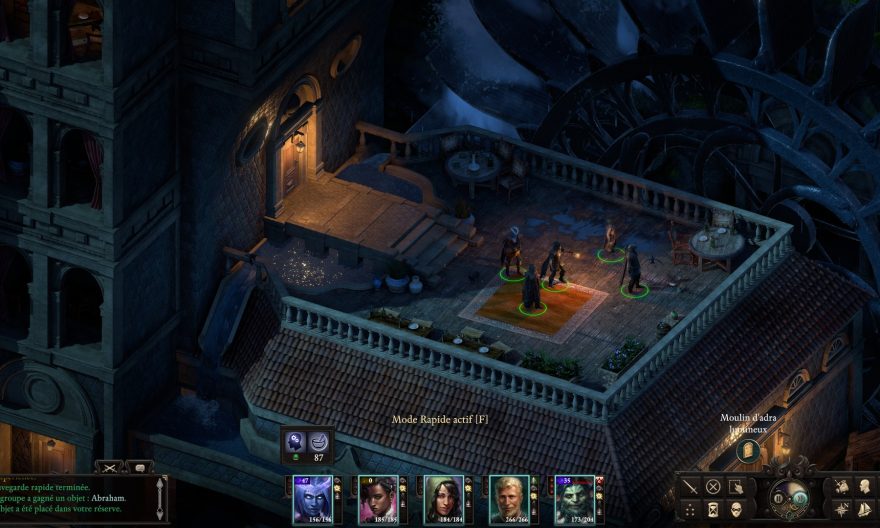
Task: Click the hourglass rest button
Action: coord(713,508)
